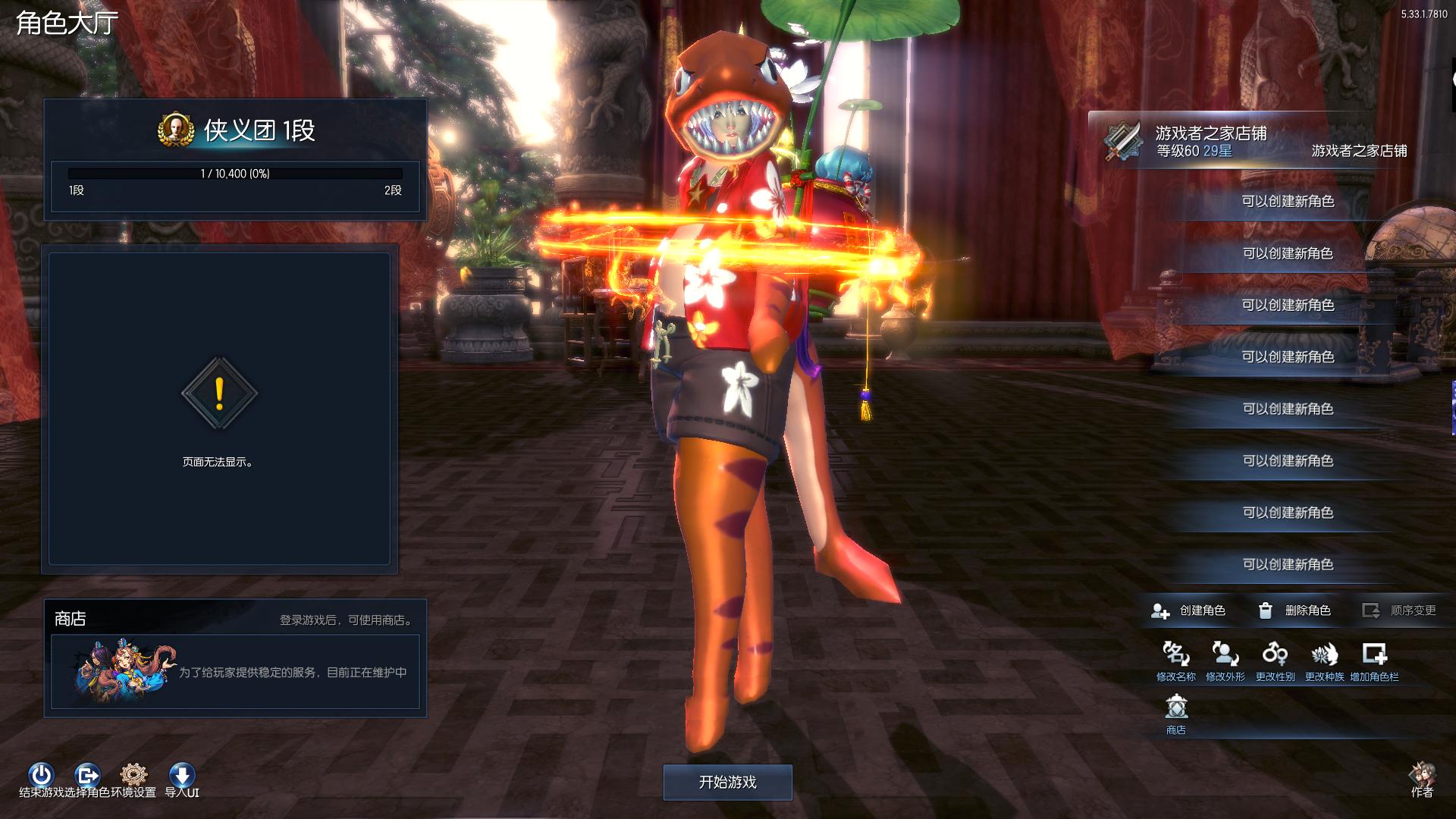
Task: Select the 游戏者之家店铺 character entry
Action: point(1251,142)
